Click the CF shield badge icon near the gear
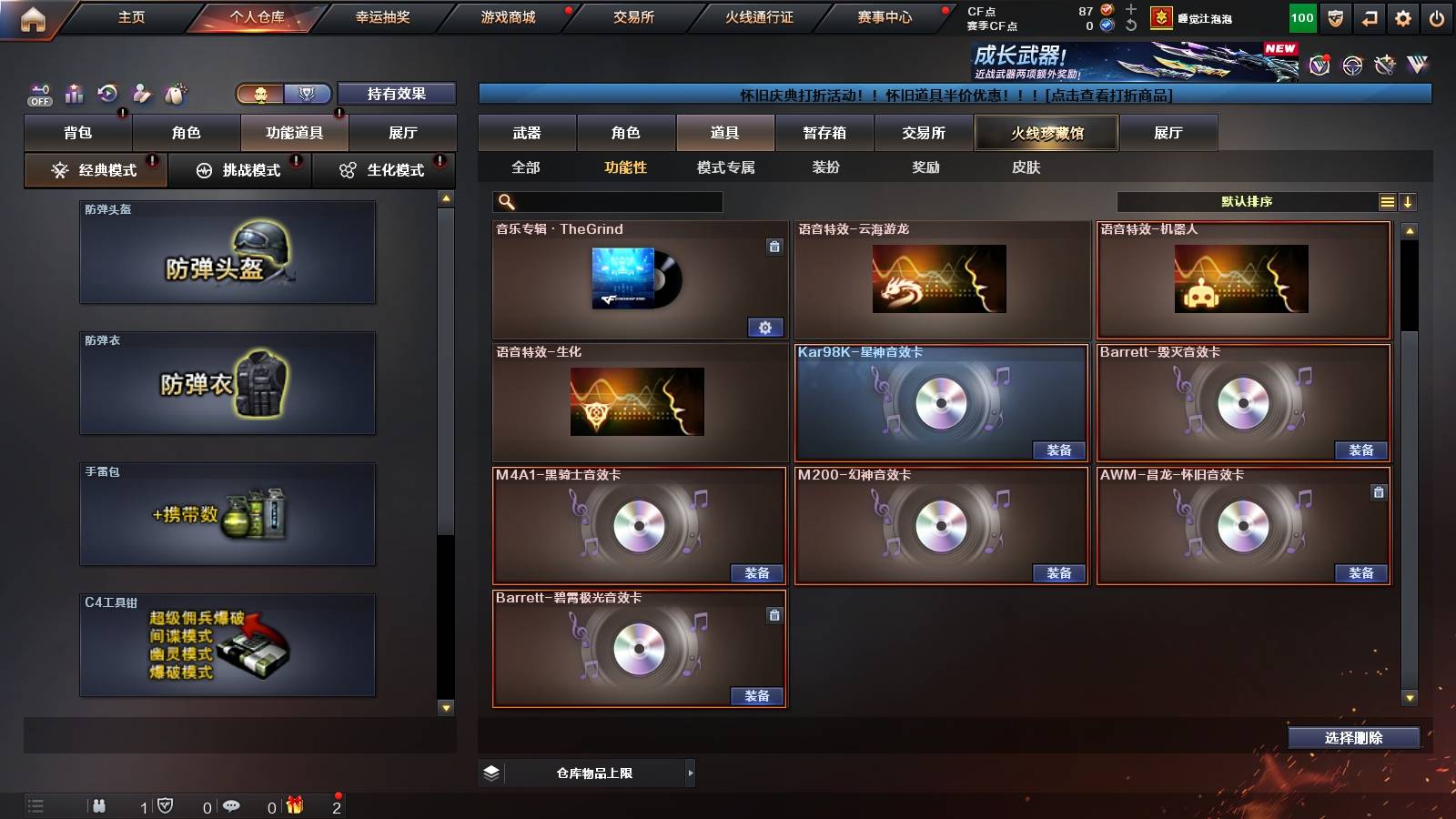 click(x=1334, y=17)
